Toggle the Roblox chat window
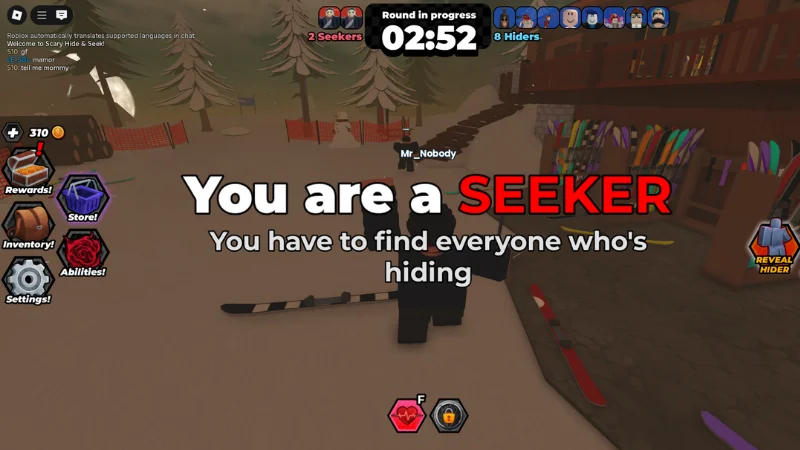This screenshot has width=800, height=450. 62,15
